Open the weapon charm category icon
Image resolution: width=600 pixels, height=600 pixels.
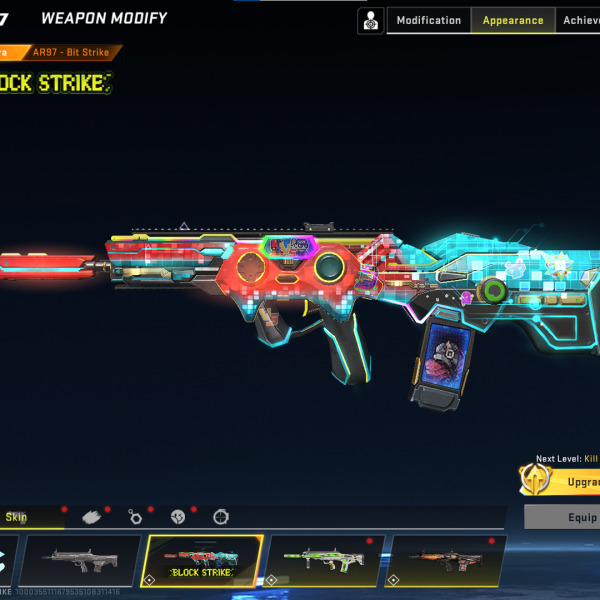pos(135,517)
